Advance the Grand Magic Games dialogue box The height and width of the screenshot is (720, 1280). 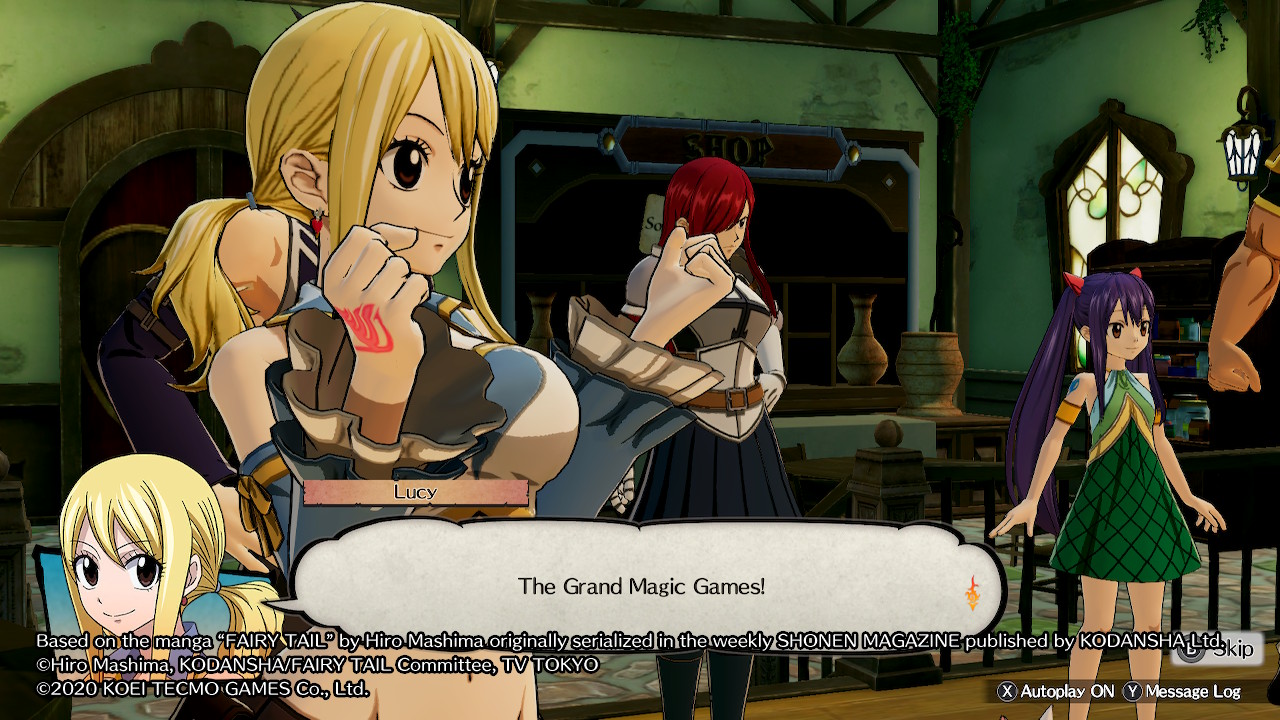coord(641,586)
